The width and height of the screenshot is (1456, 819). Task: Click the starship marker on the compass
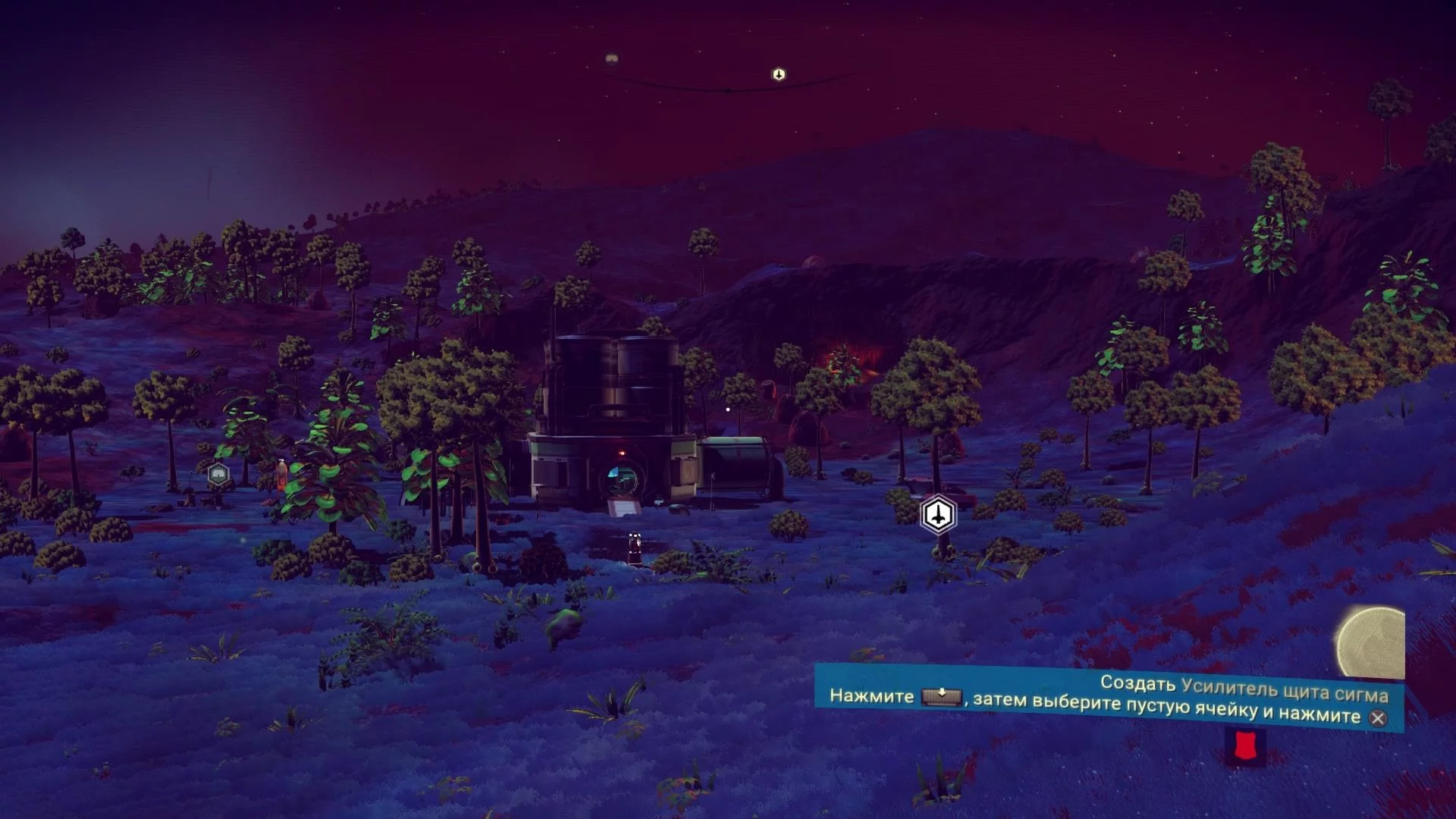pos(779,74)
